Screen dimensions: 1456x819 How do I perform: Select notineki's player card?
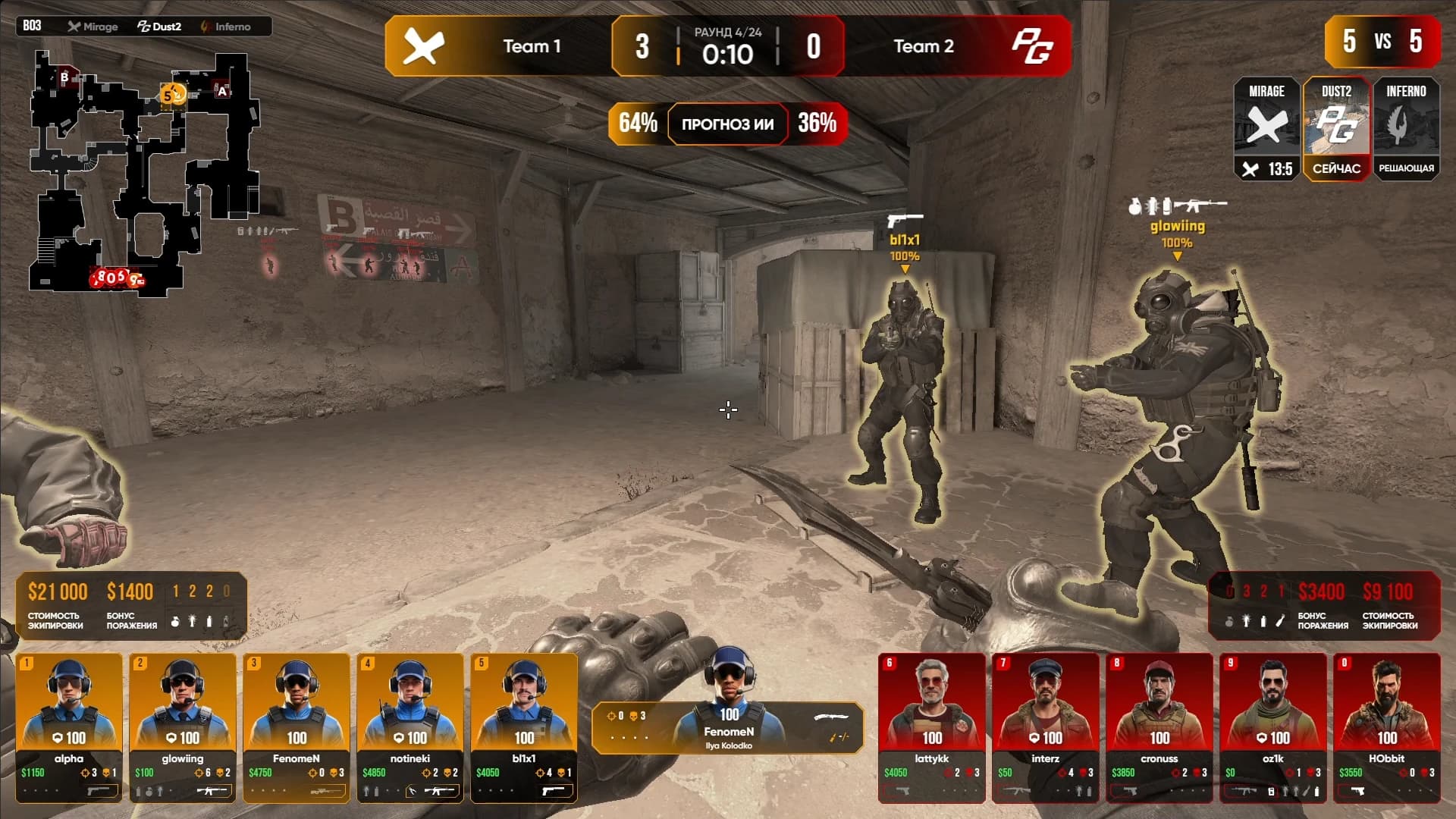(x=410, y=726)
